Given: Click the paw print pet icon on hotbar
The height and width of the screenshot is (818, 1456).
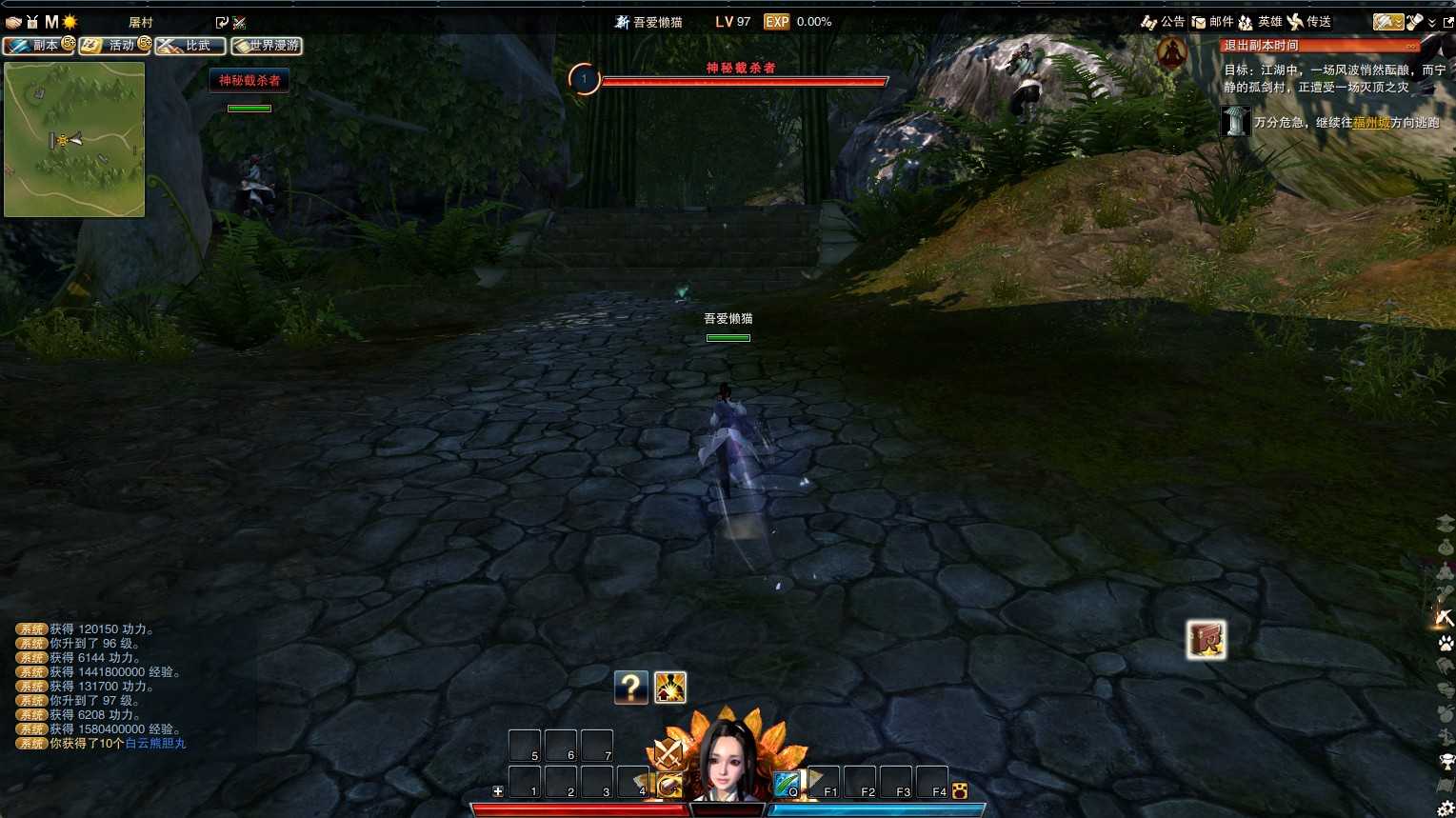Looking at the screenshot, I should pyautogui.click(x=959, y=790).
